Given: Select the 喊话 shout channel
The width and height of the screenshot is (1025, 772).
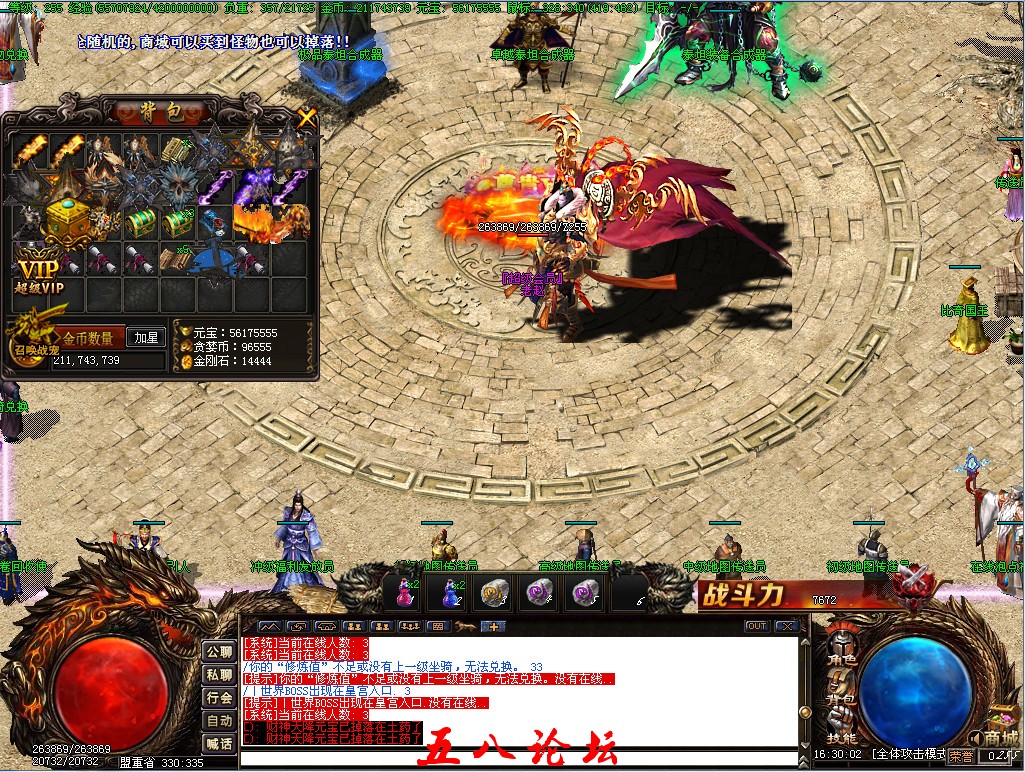Looking at the screenshot, I should (219, 744).
